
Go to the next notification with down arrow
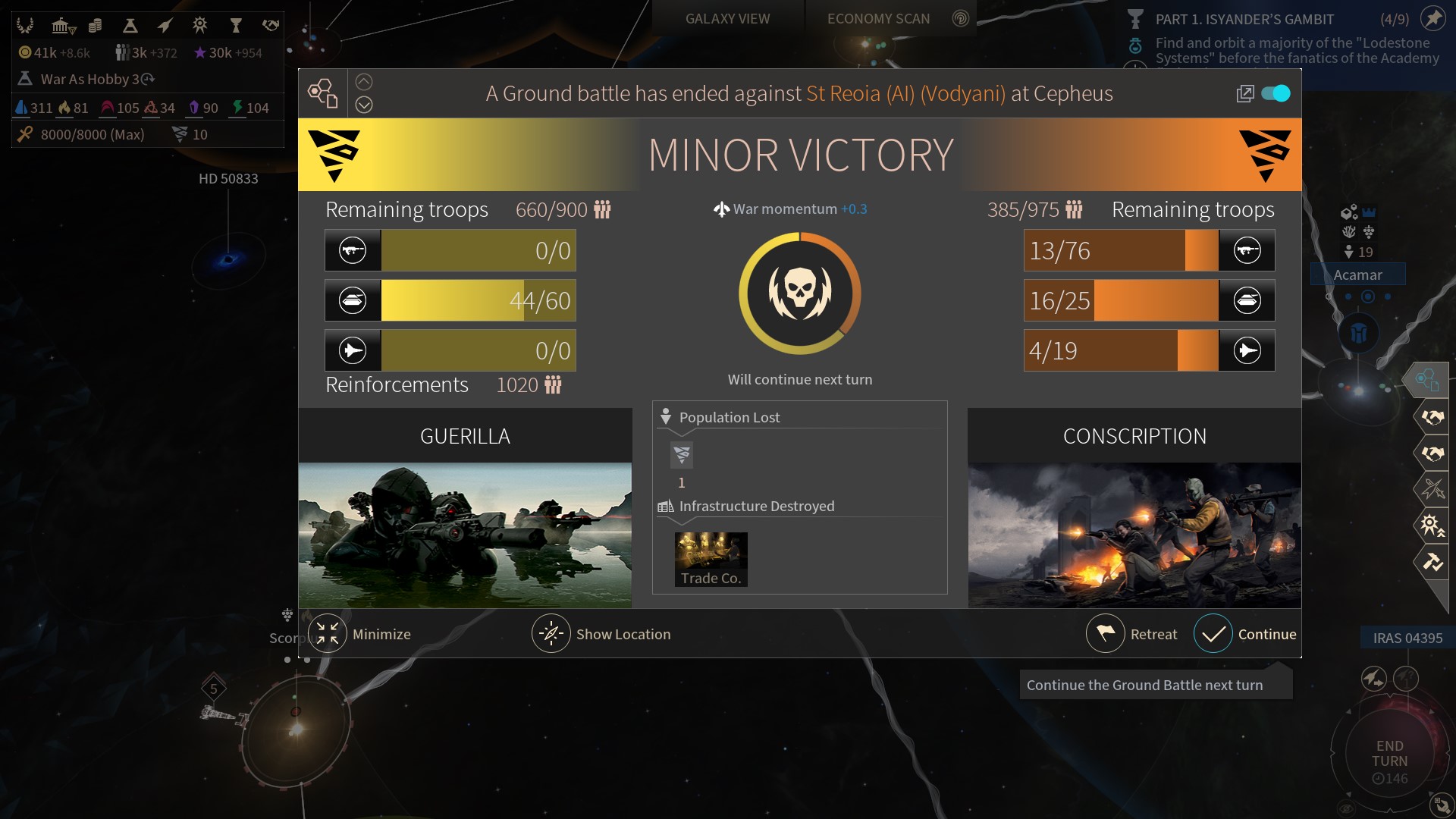364,105
